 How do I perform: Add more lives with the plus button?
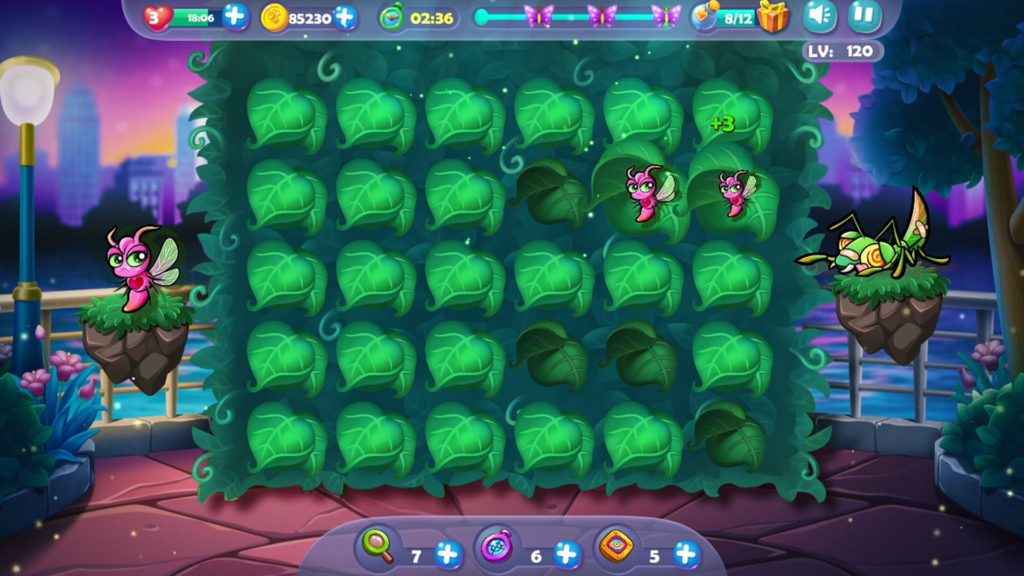pos(235,16)
